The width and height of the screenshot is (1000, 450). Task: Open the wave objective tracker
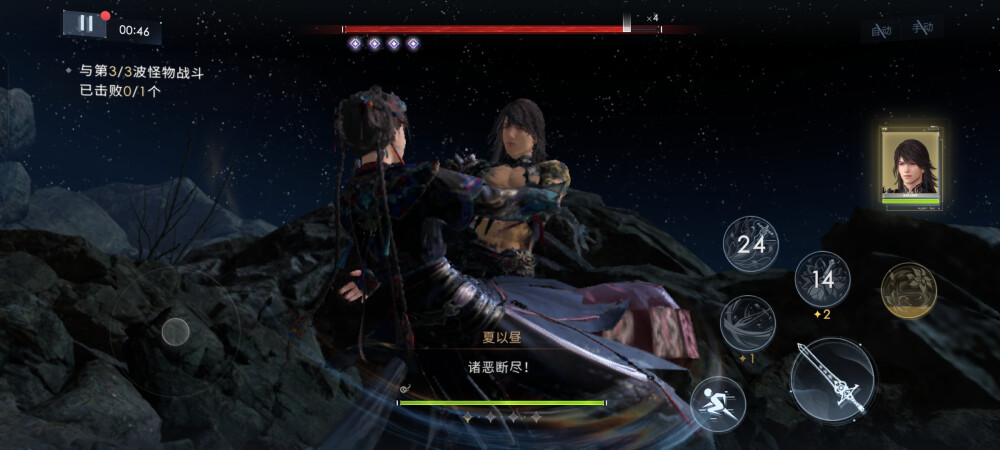147,81
